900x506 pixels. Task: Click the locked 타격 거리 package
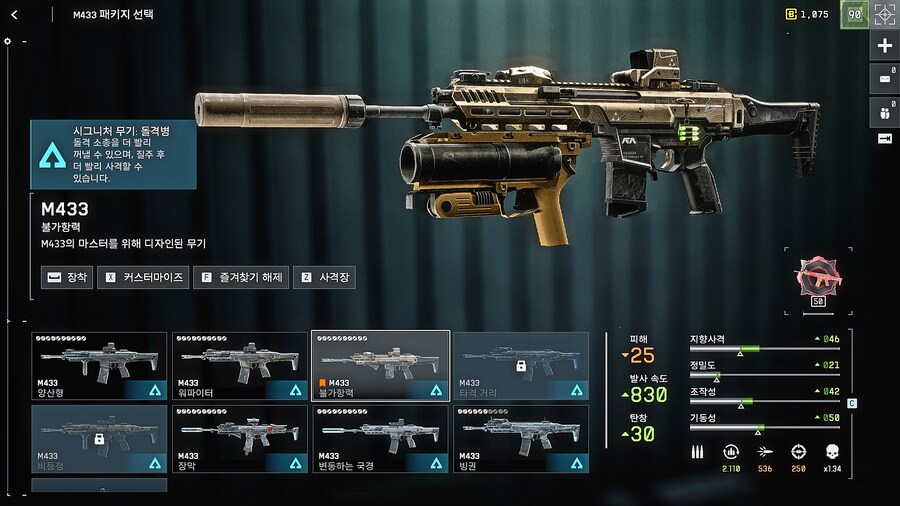point(520,366)
